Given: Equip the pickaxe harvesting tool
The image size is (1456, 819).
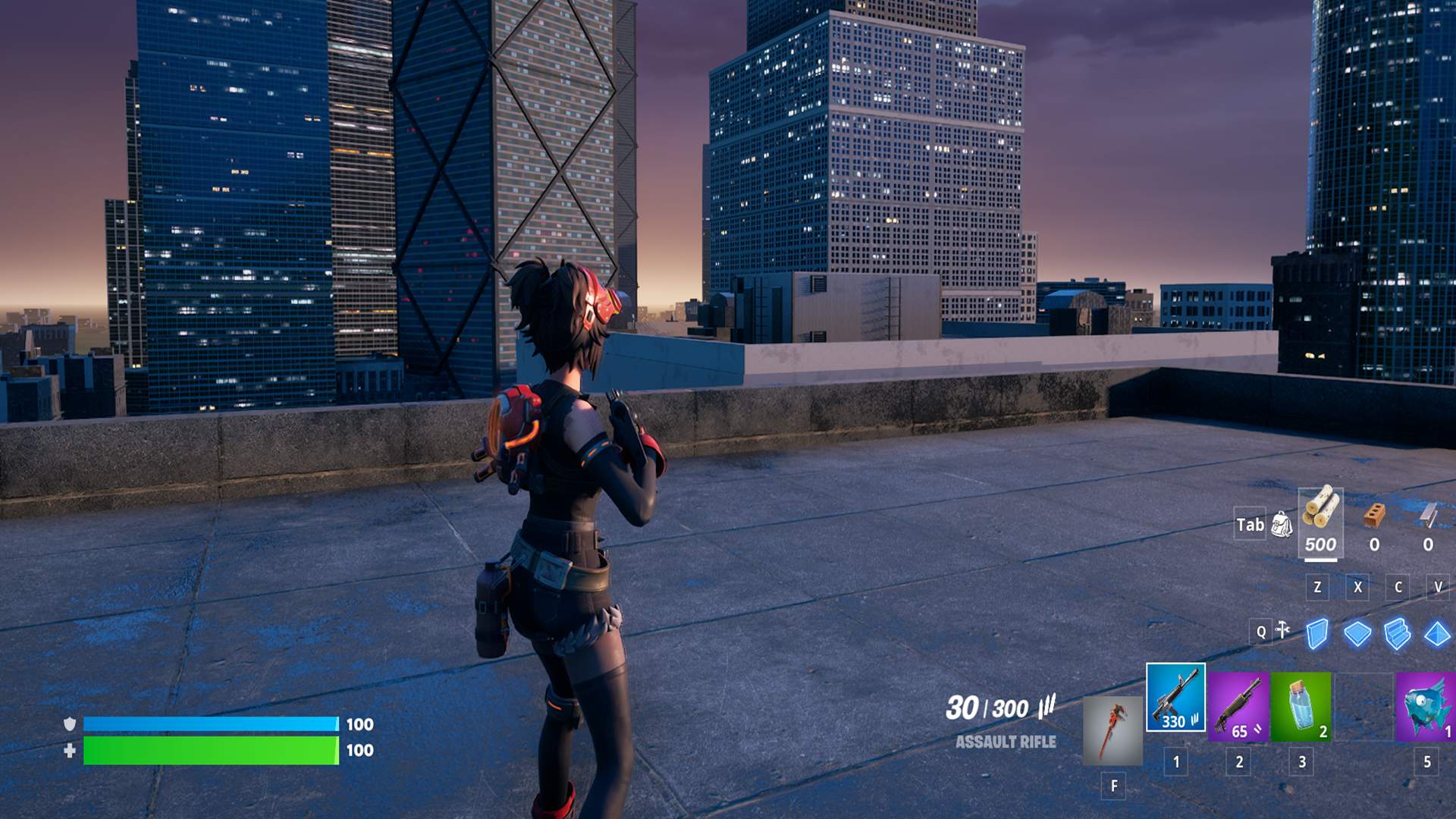Looking at the screenshot, I should (1112, 731).
